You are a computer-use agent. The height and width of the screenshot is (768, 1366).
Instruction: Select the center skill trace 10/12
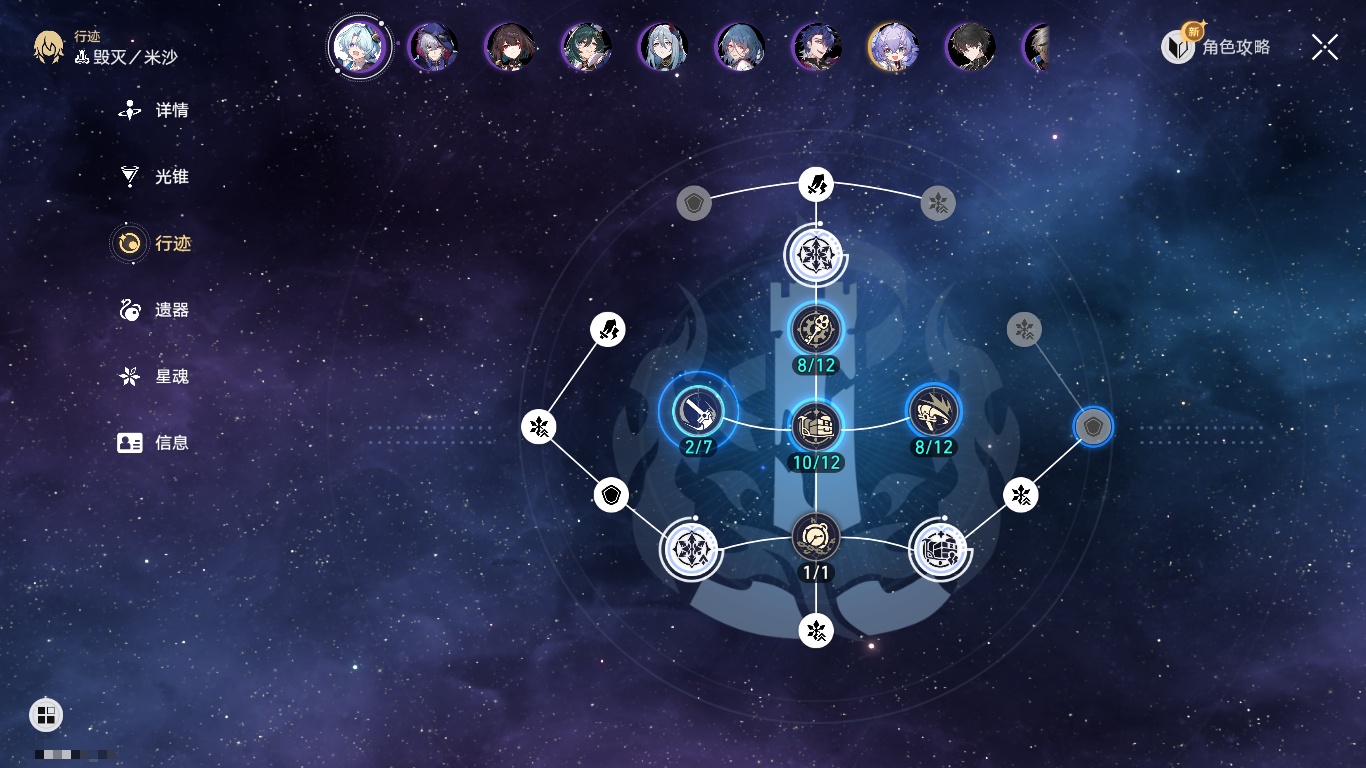click(x=816, y=426)
